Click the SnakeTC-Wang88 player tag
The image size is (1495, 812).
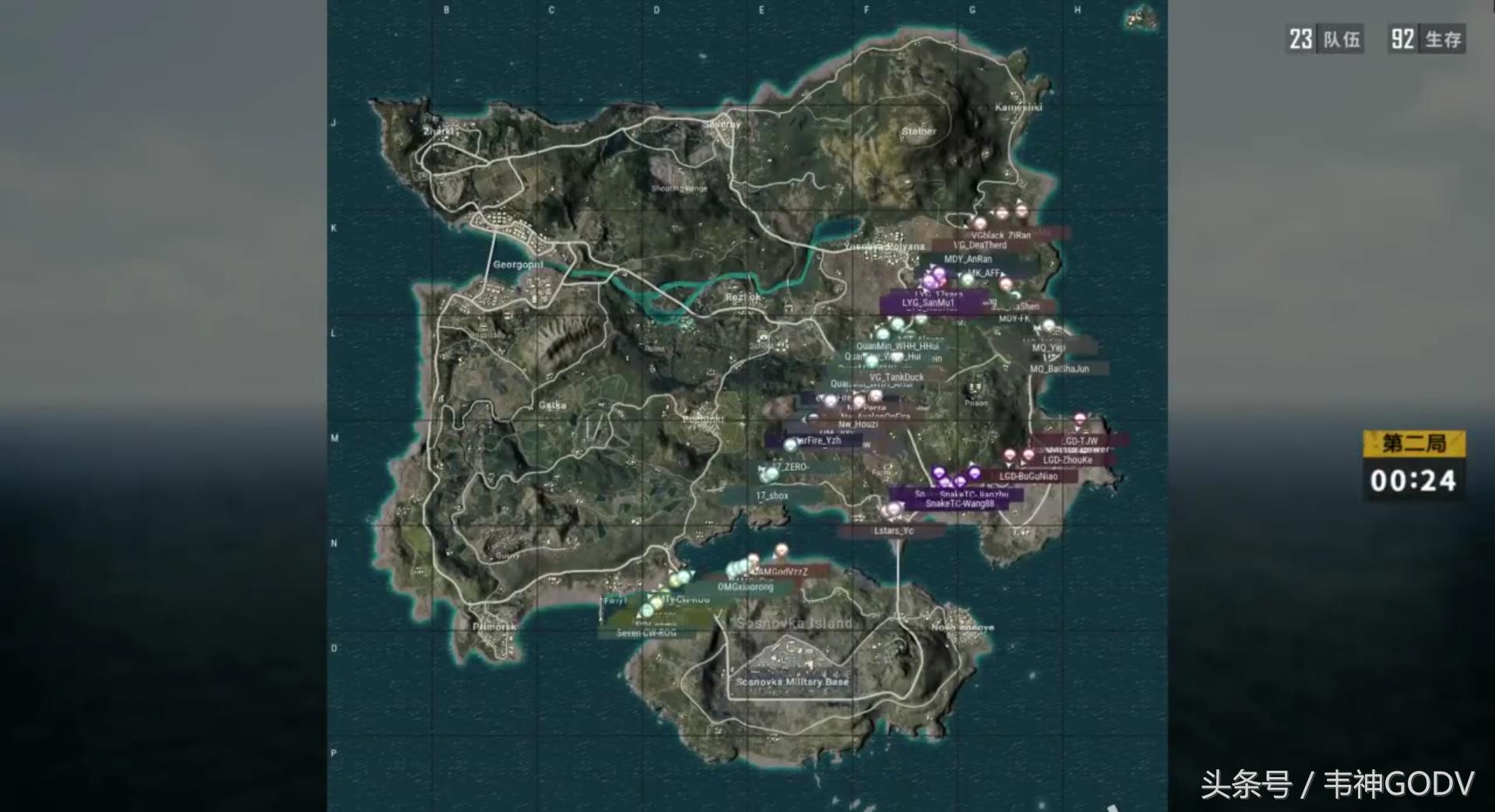[x=959, y=504]
